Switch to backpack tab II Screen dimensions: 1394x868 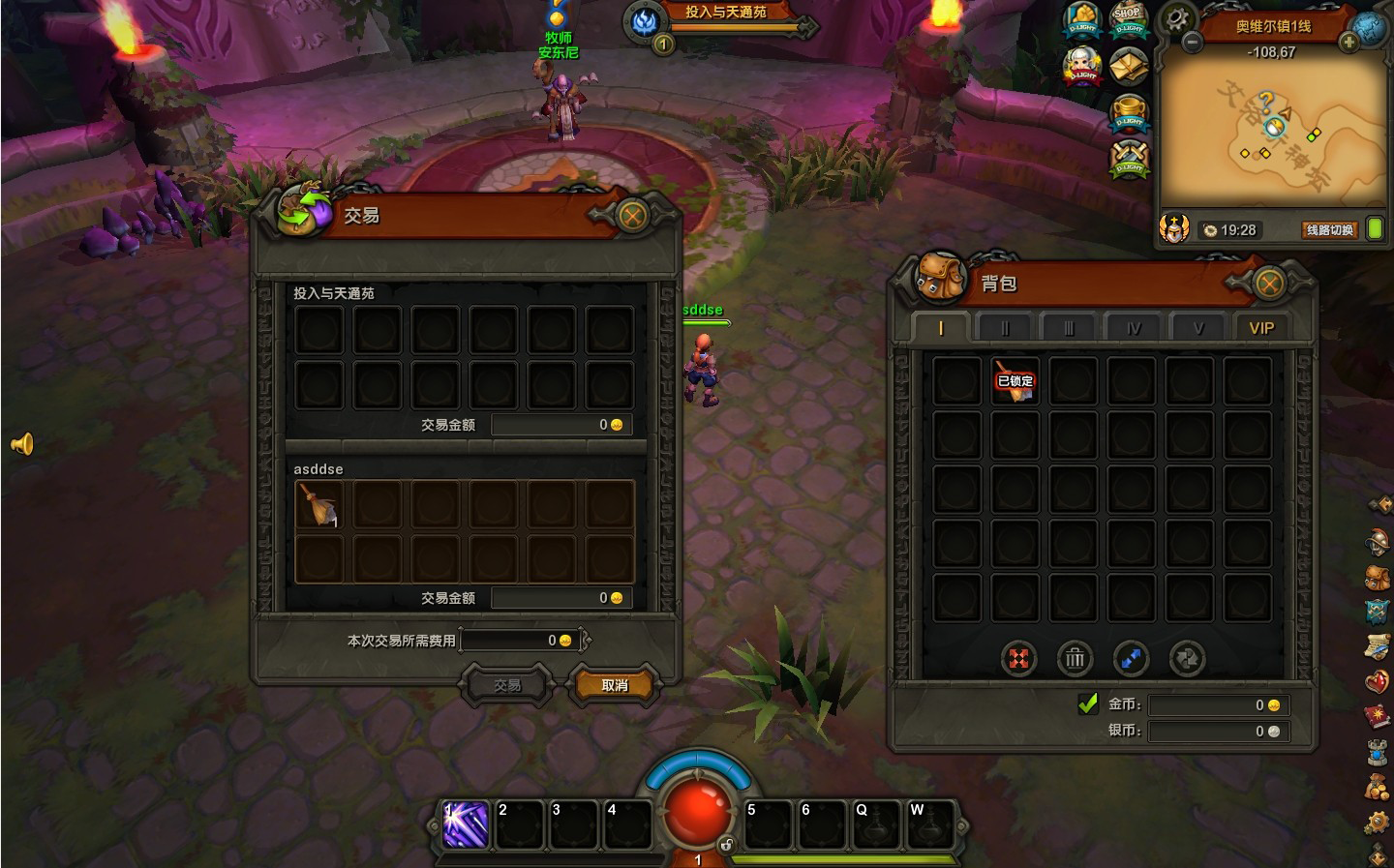click(x=1005, y=328)
